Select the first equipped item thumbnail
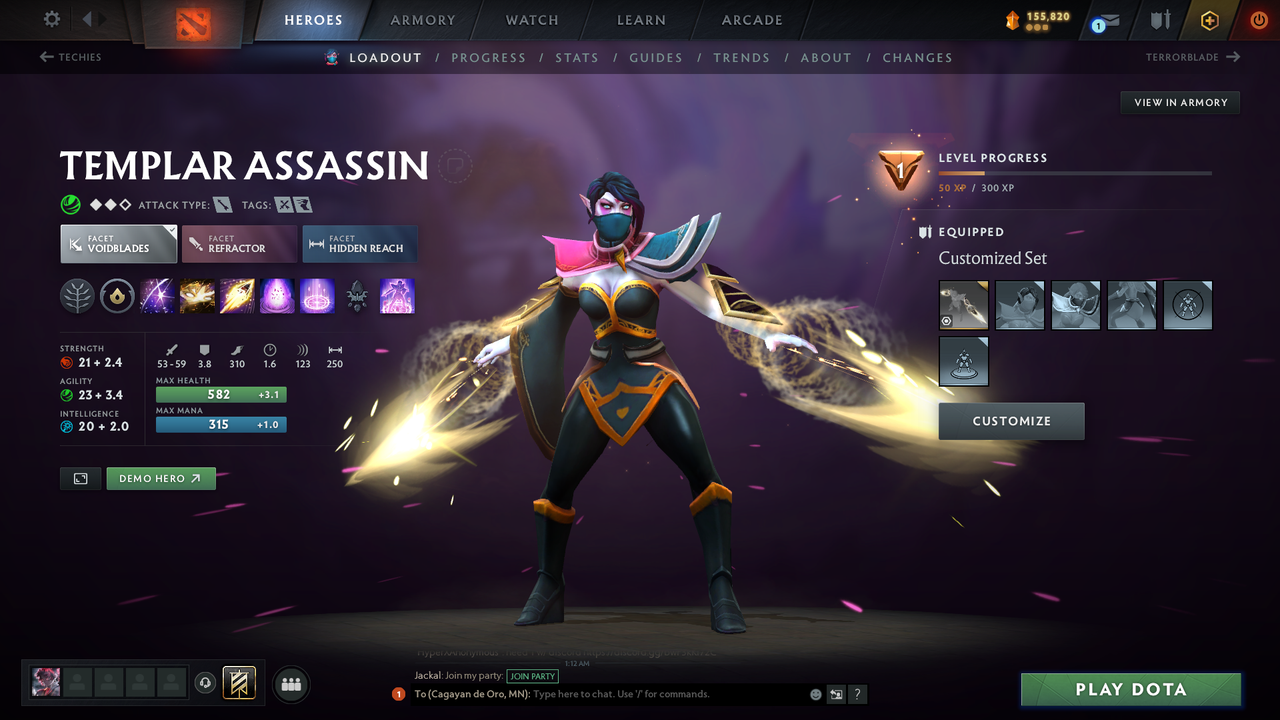 [963, 304]
